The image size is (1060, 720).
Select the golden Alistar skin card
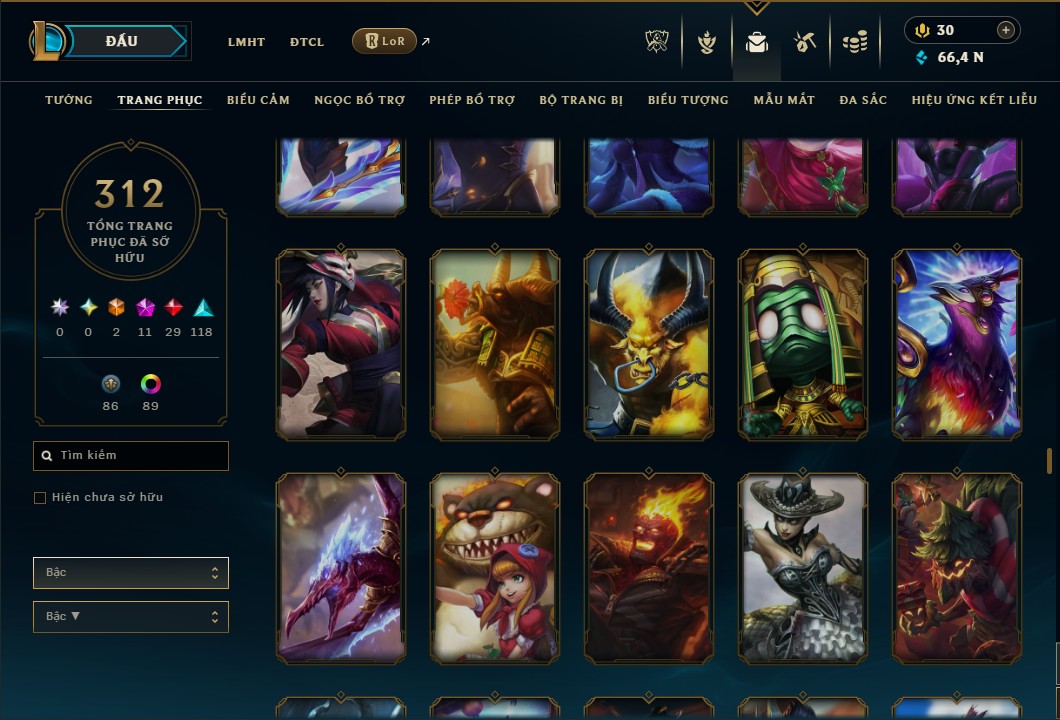(649, 345)
